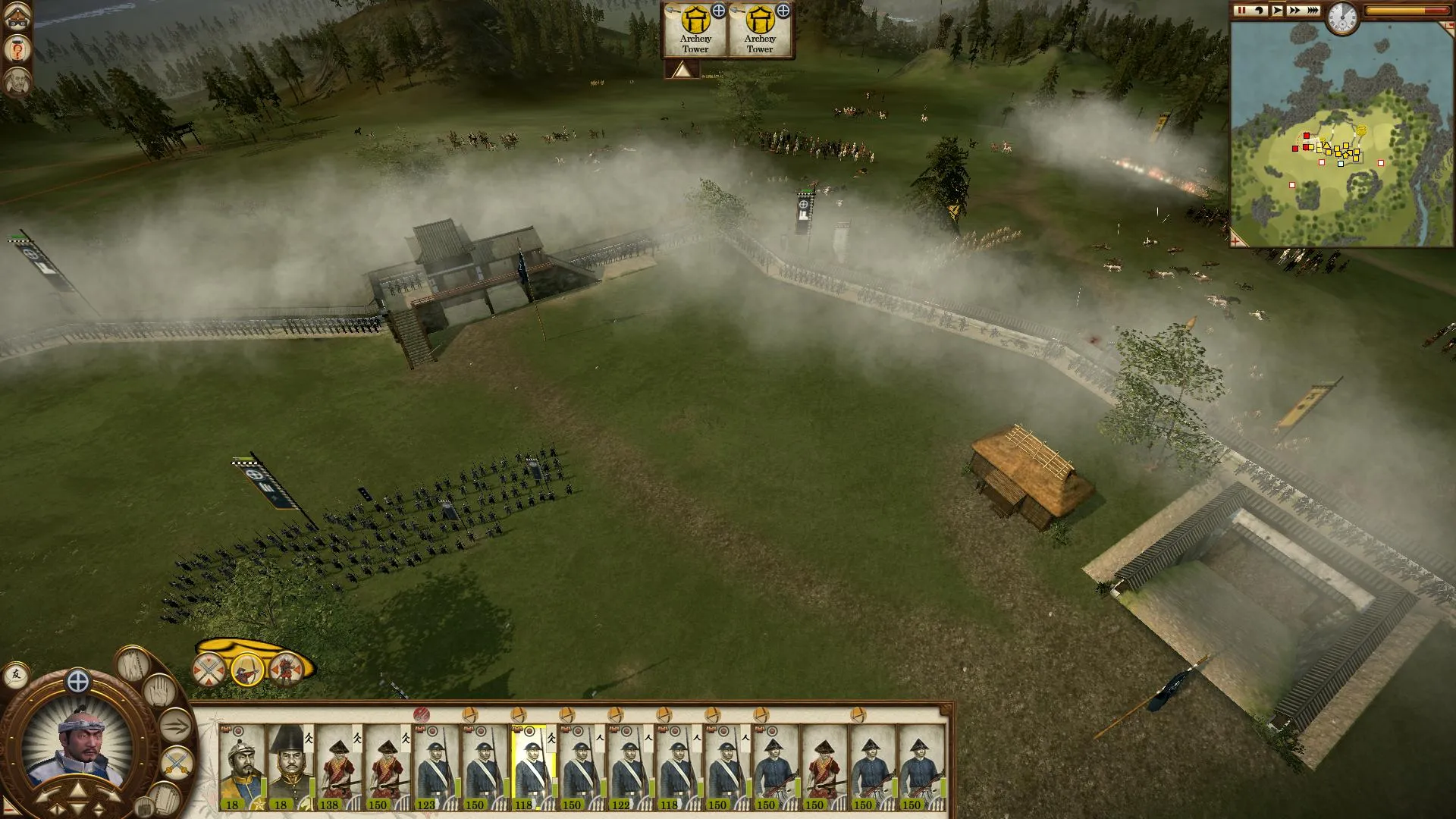Deploy the first Archery Tower card
Image resolution: width=1456 pixels, height=819 pixels.
pyautogui.click(x=695, y=30)
